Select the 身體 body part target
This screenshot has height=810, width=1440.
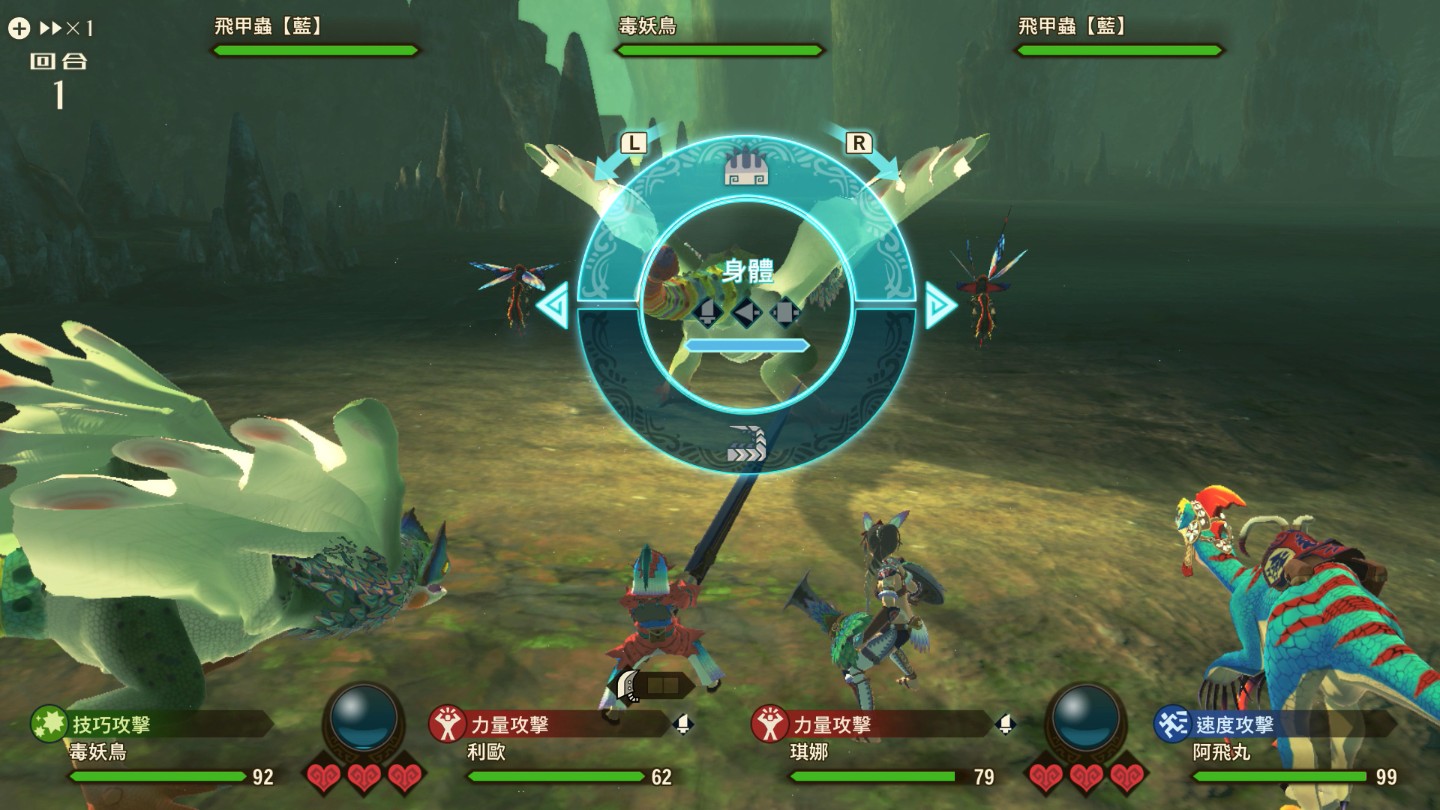tap(746, 272)
